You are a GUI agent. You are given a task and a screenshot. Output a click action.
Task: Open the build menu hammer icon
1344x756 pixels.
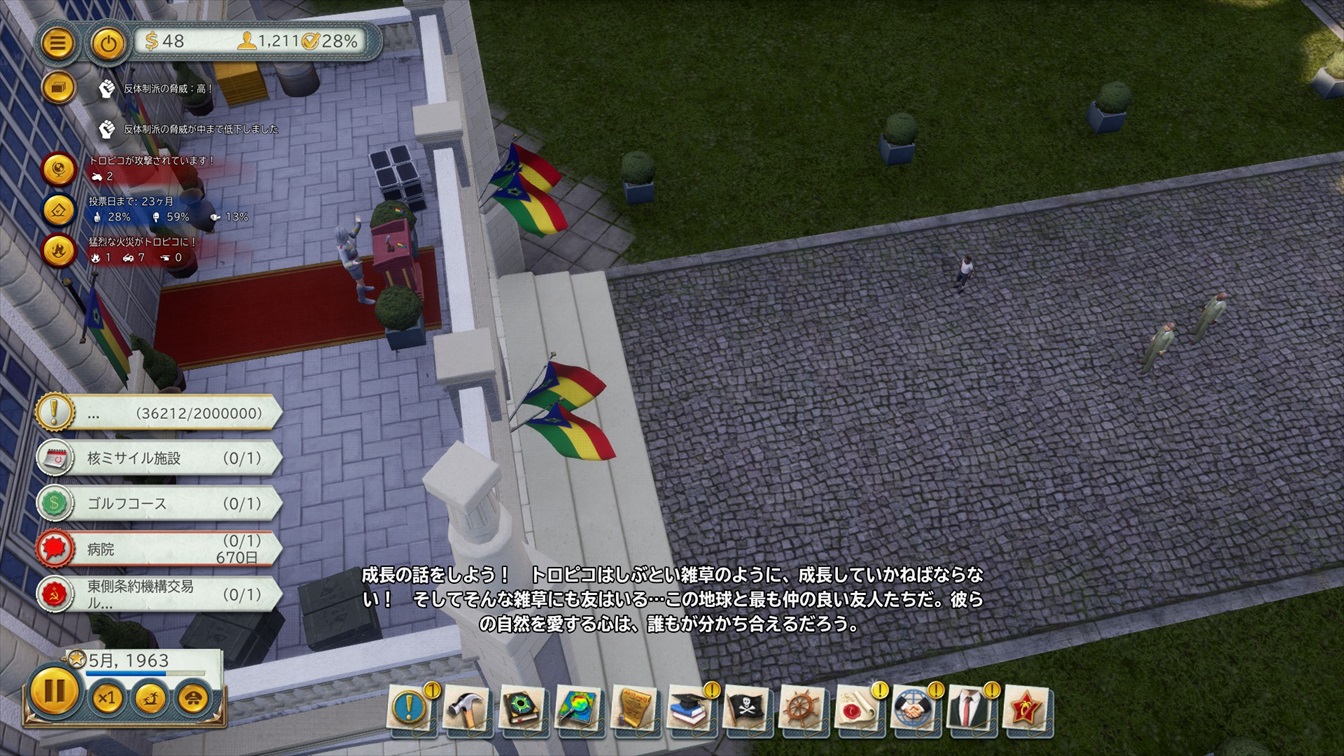pyautogui.click(x=465, y=709)
